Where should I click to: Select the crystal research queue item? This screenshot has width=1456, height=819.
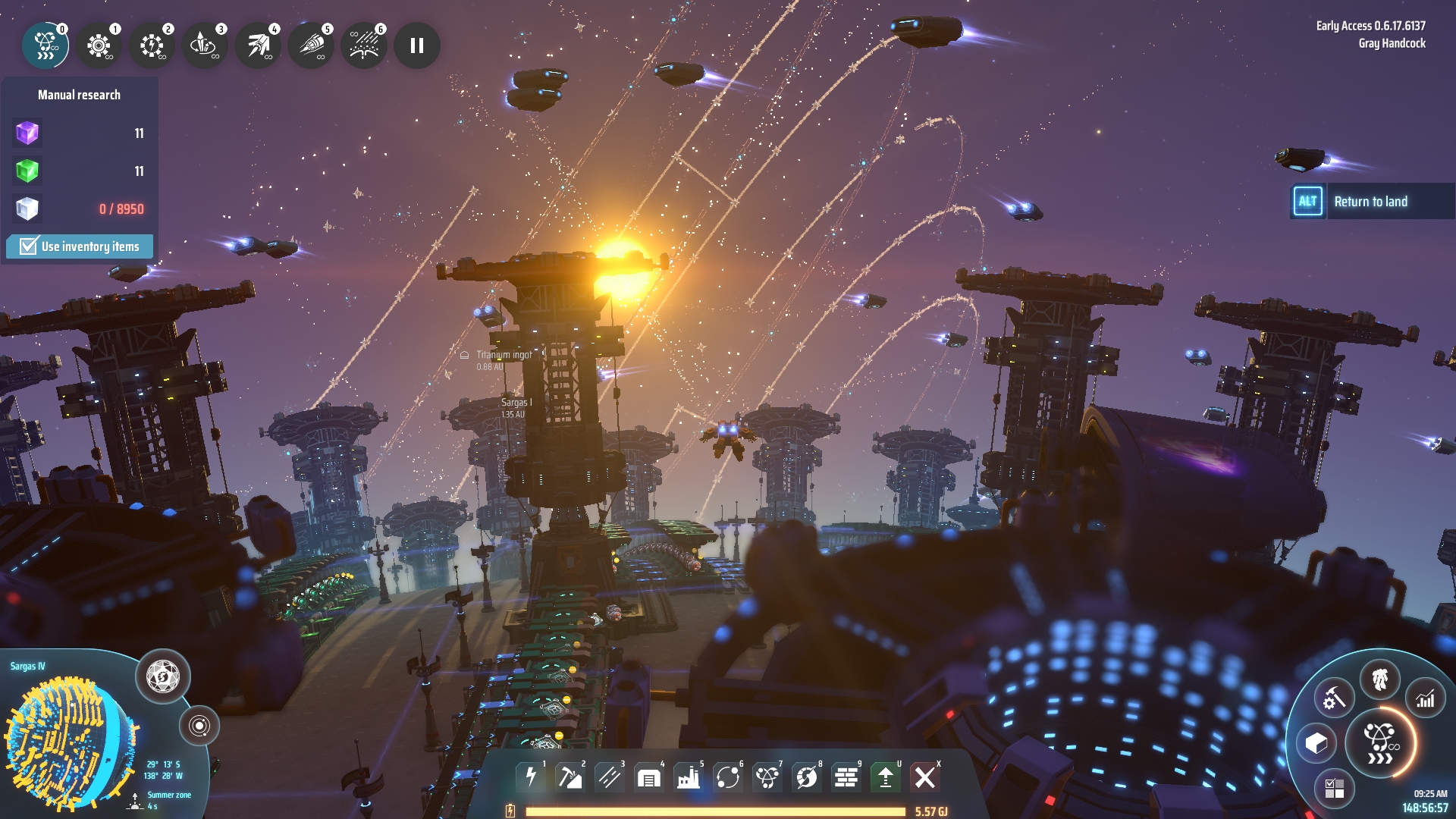tap(205, 45)
